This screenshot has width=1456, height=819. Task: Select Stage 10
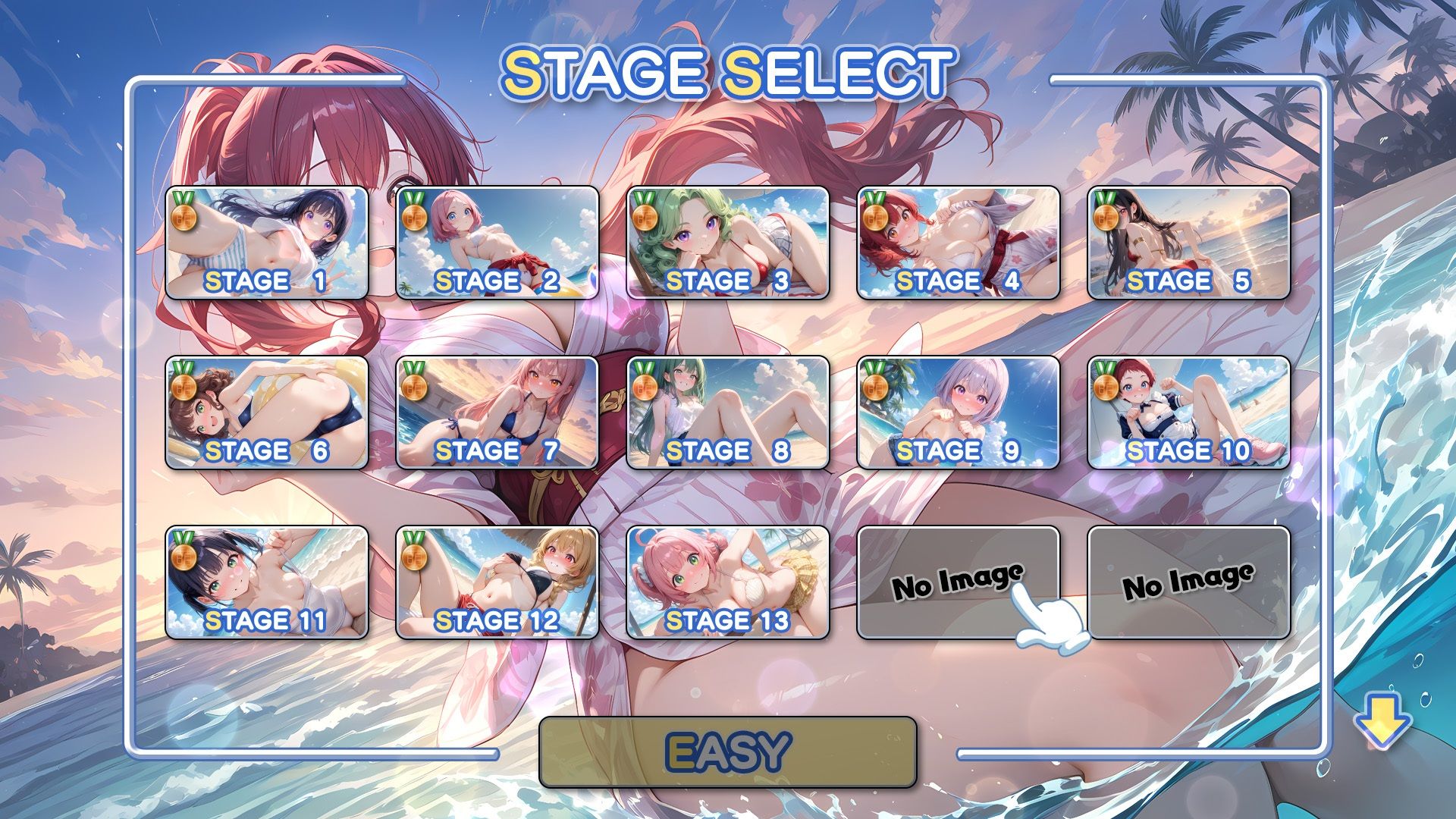pyautogui.click(x=1188, y=413)
